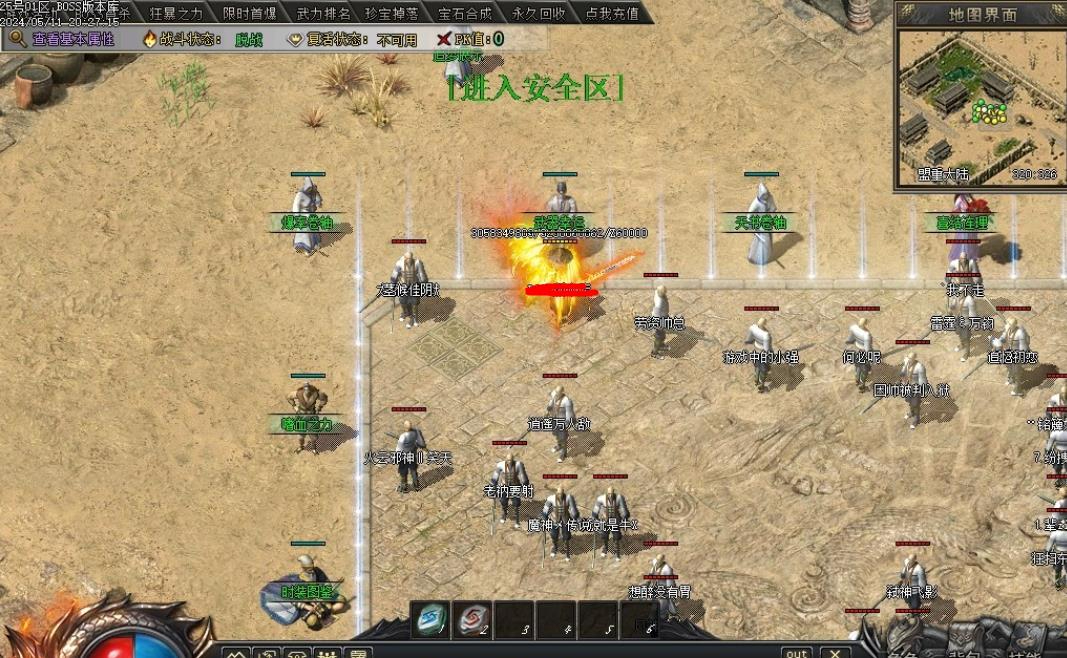This screenshot has width=1067, height=658.
Task: Open the 狂暴之力 menu tab
Action: coord(176,13)
